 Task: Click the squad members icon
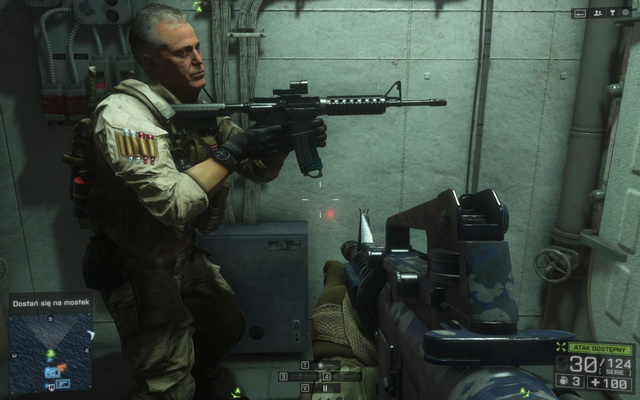pos(598,13)
